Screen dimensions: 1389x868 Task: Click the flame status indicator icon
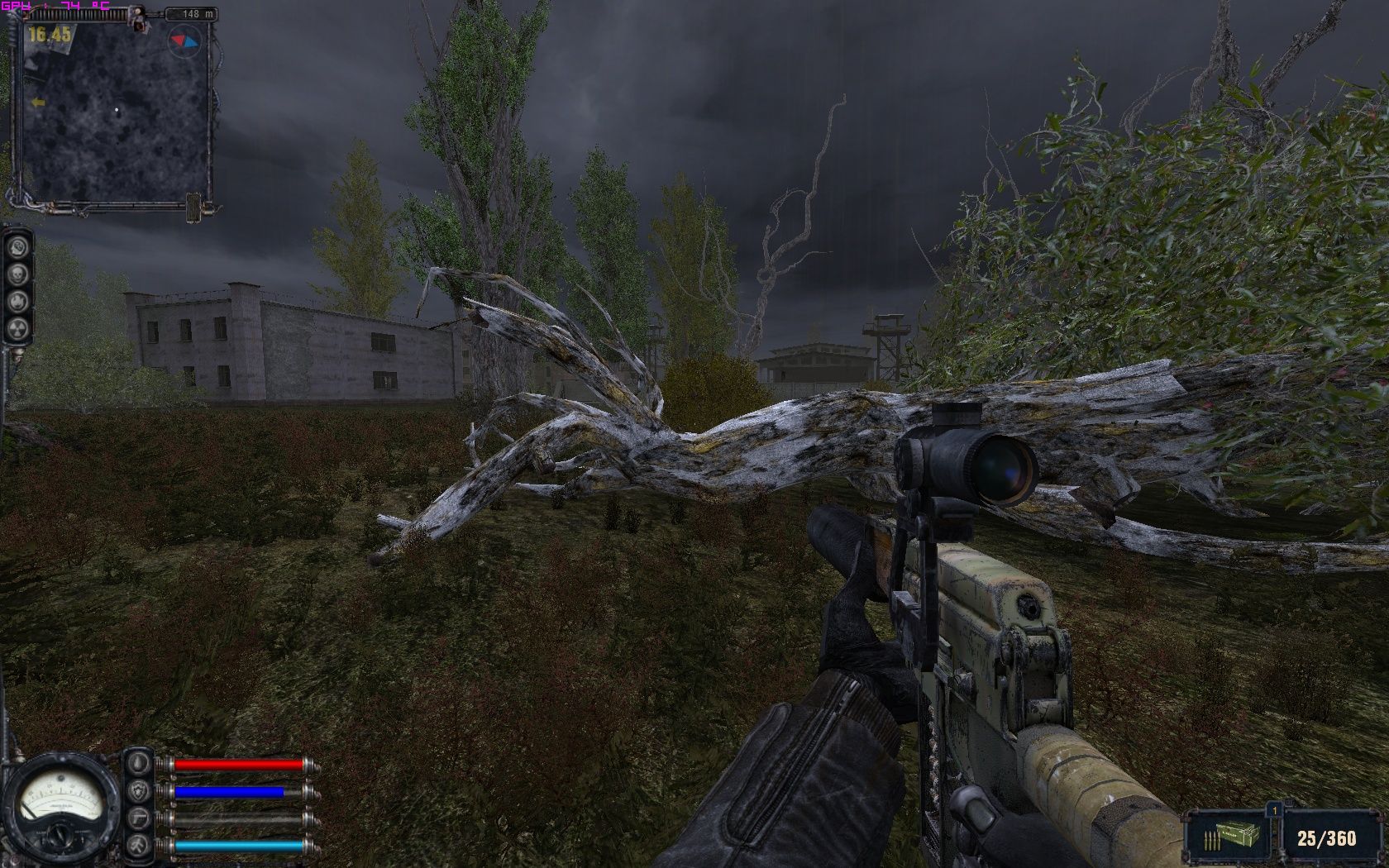(18, 301)
